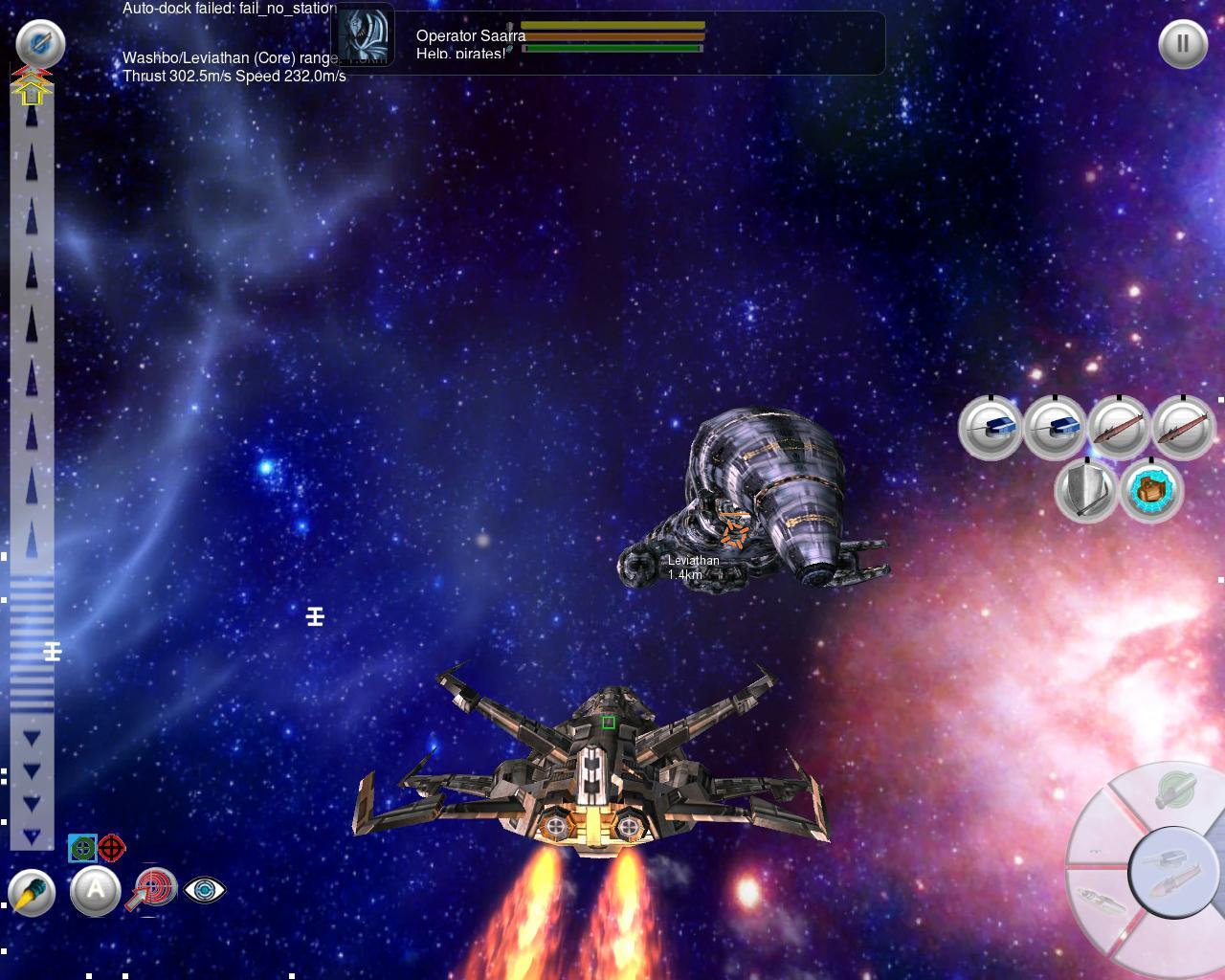Activate the cargo crate in blue bubble slot
The width and height of the screenshot is (1225, 980).
coord(1151,491)
